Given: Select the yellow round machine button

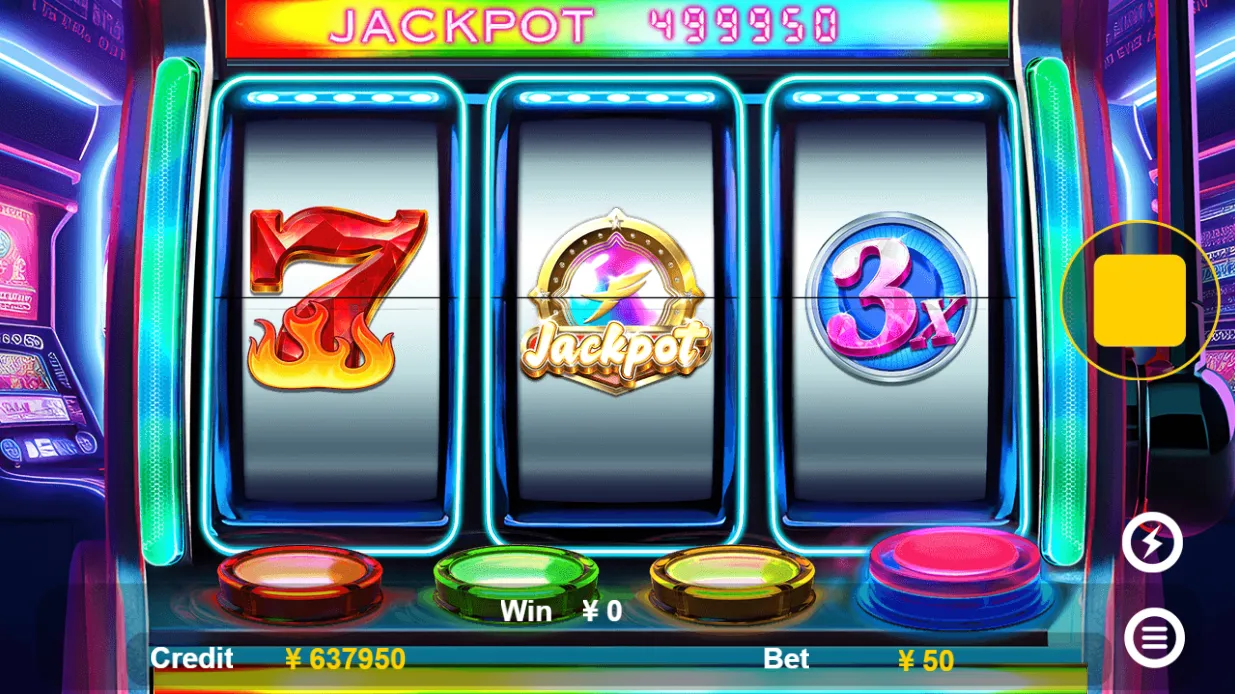Looking at the screenshot, I should click(x=732, y=576).
